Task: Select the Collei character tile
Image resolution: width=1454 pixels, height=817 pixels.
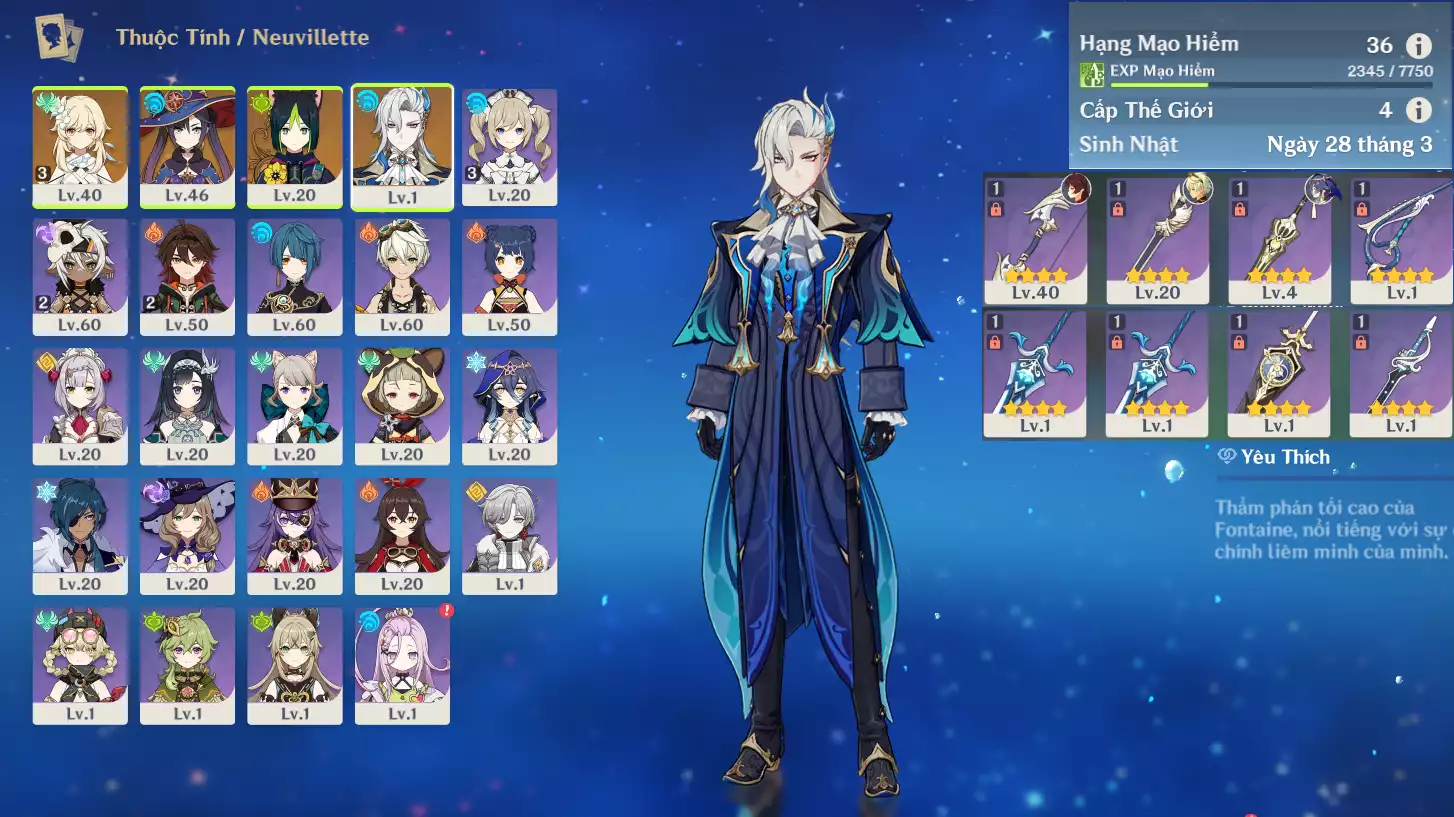Action: click(x=187, y=664)
